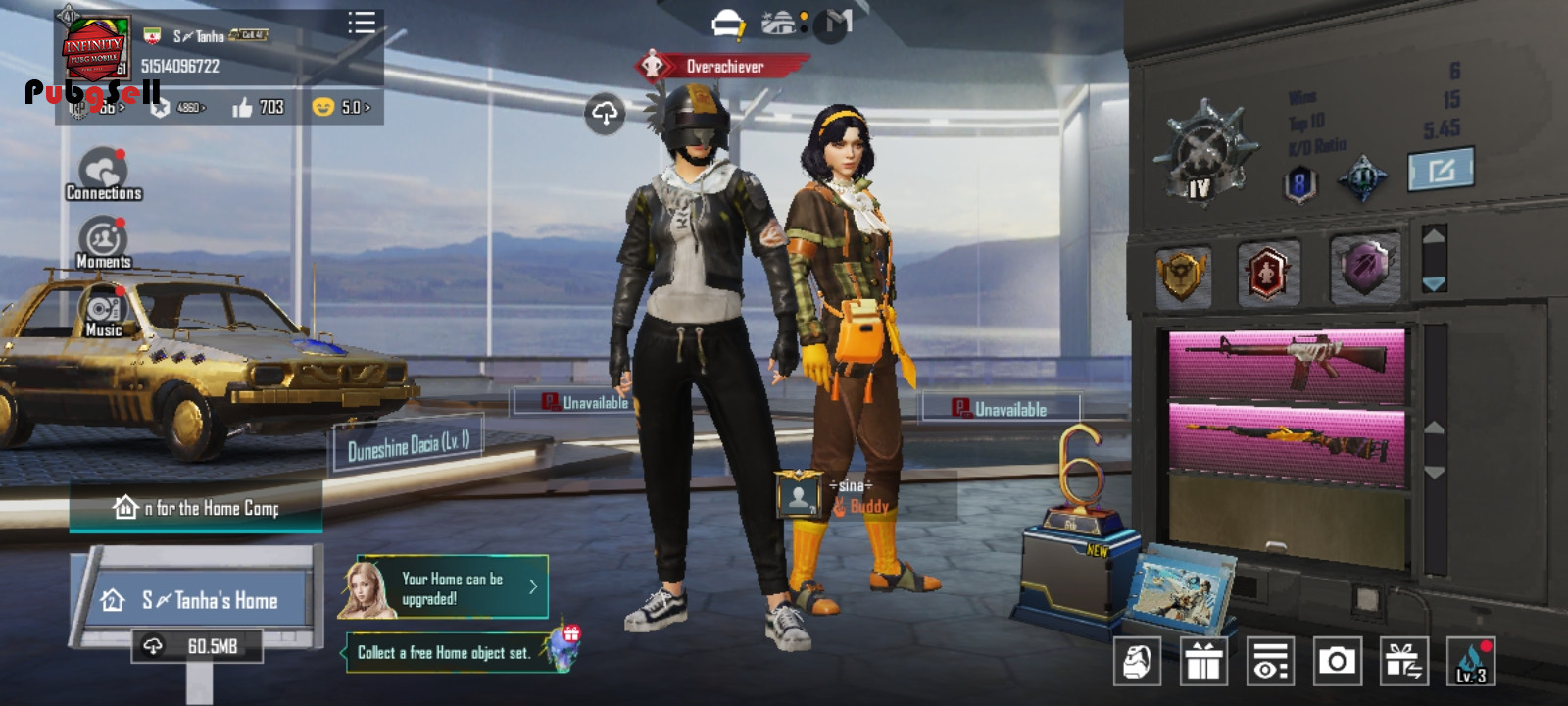The image size is (1568, 706).
Task: Select the Duneshine Dacia vehicle label
Action: (x=408, y=446)
